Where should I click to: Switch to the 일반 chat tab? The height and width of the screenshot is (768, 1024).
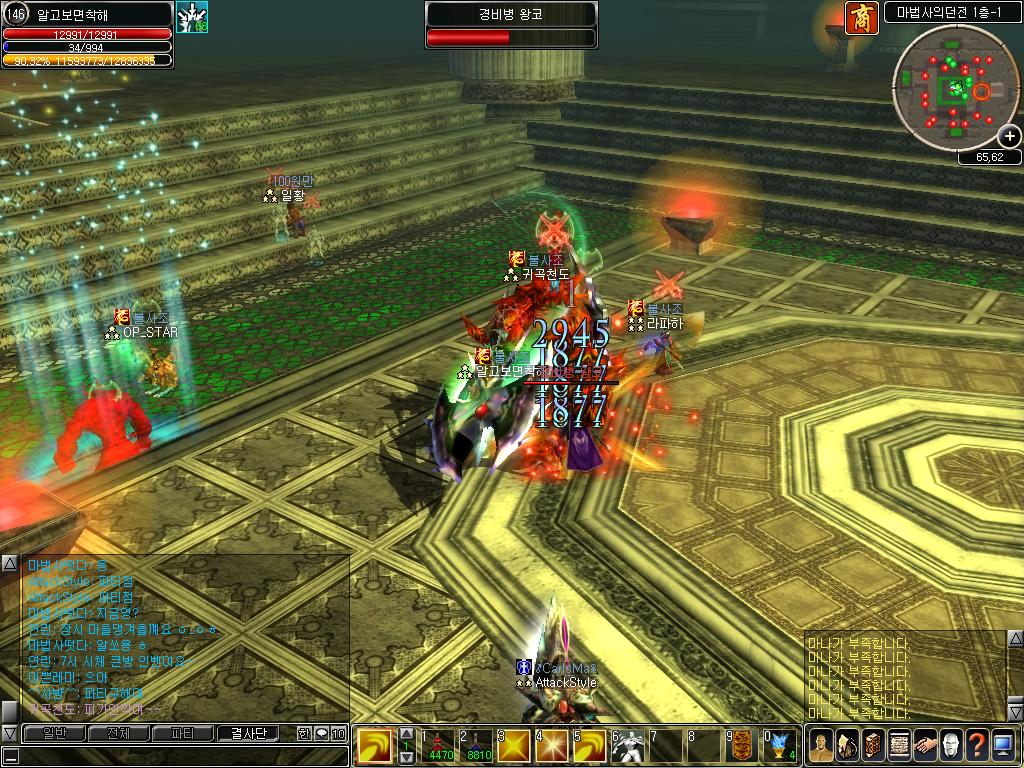point(54,733)
